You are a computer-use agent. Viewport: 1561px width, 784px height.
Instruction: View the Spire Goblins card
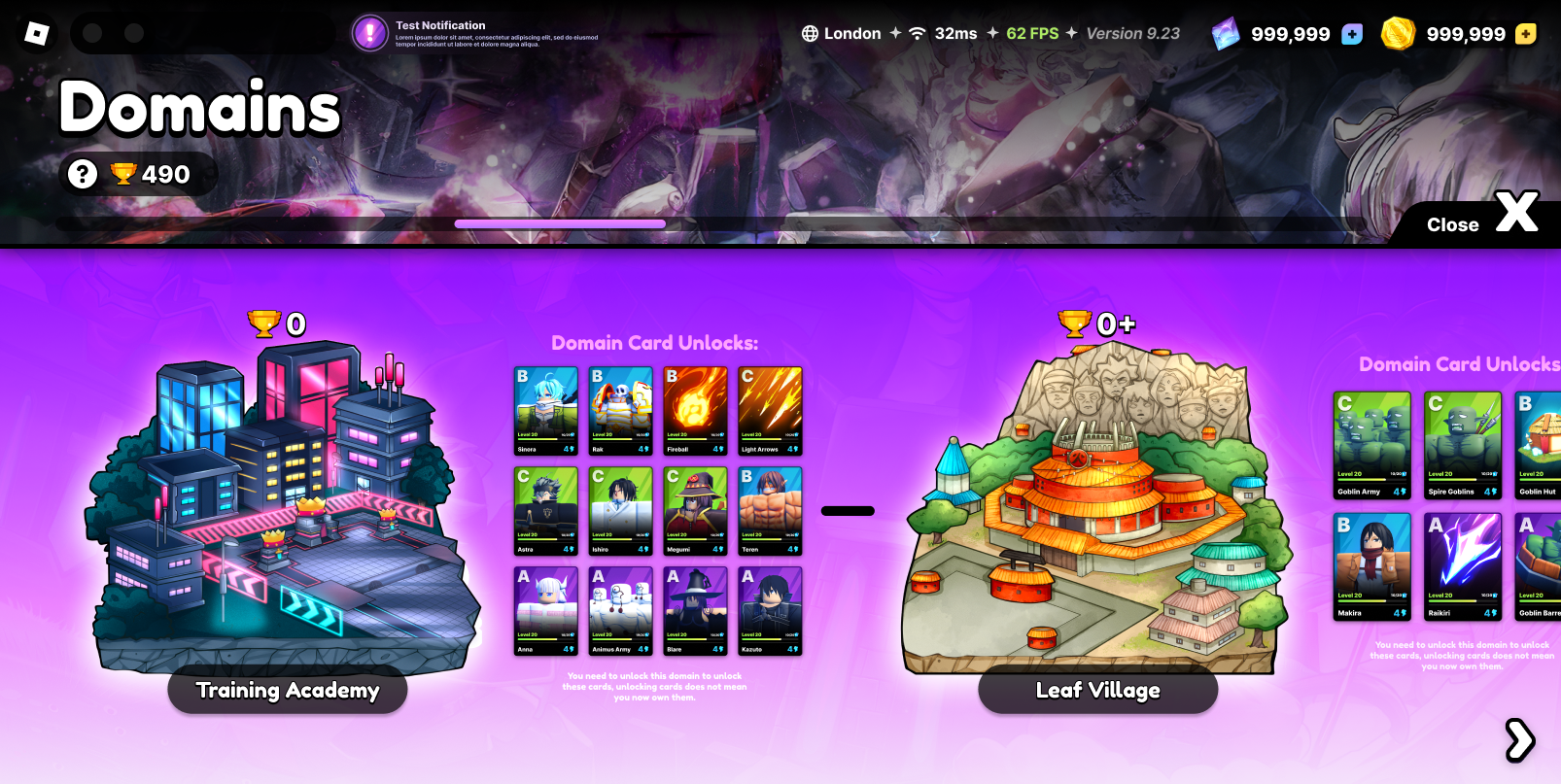pos(1463,445)
